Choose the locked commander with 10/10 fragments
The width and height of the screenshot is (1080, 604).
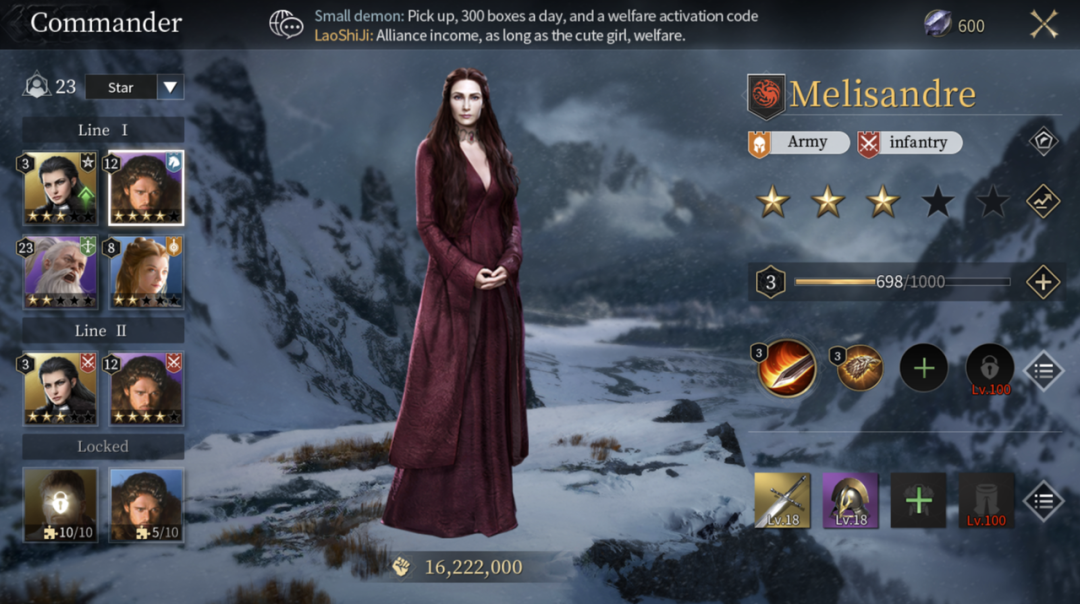(x=60, y=505)
